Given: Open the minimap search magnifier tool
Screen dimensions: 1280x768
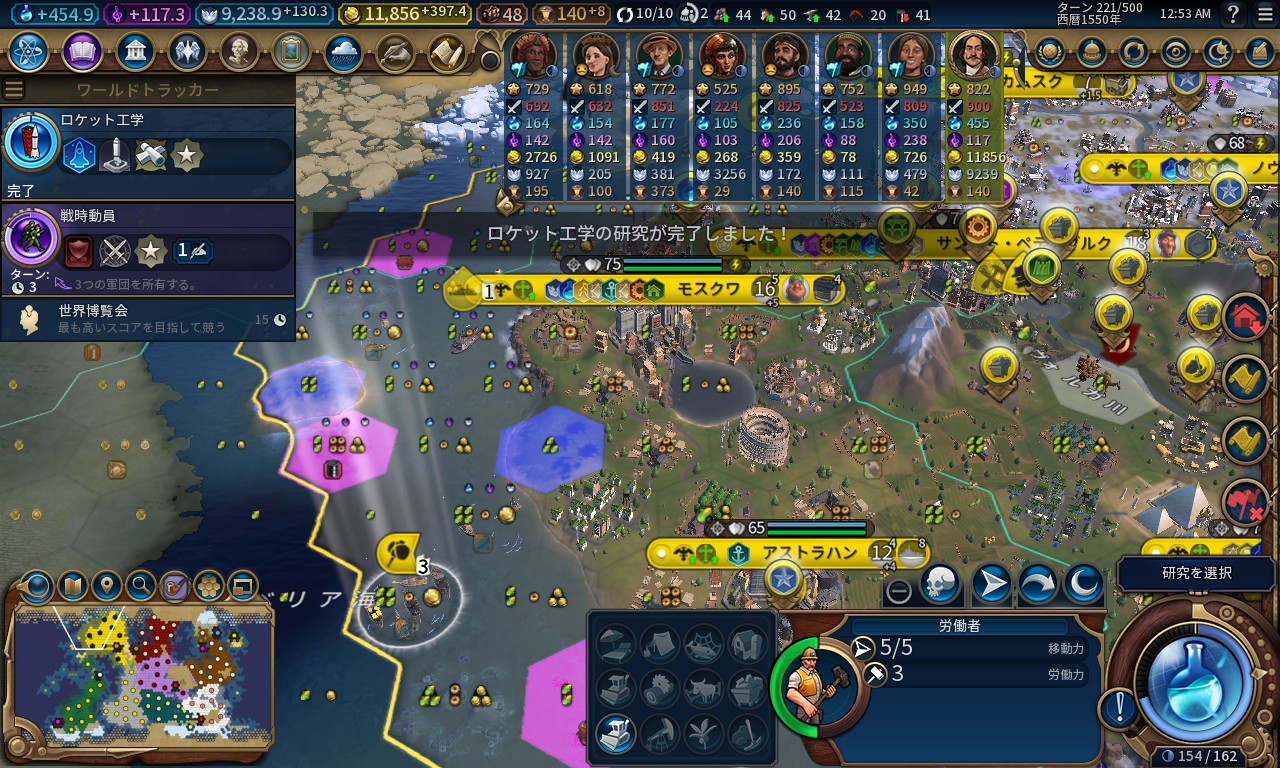Looking at the screenshot, I should 140,584.
